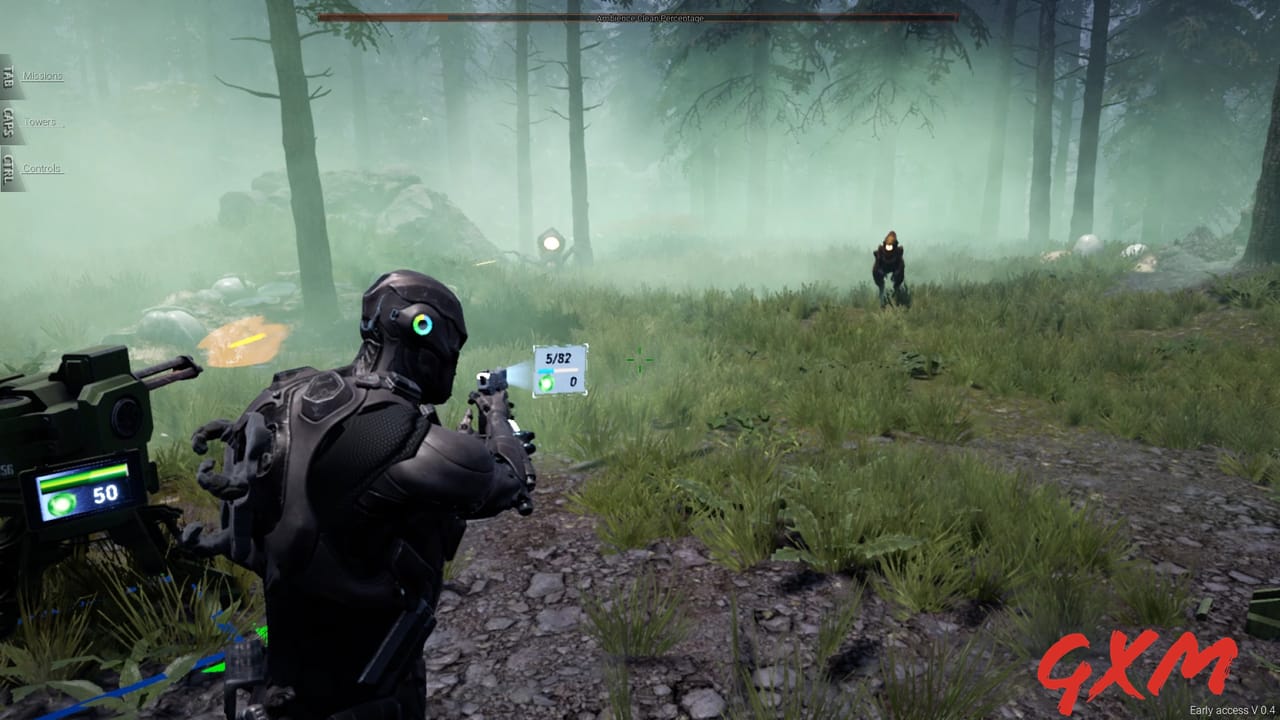Click the glowing lamp among distant trees
This screenshot has height=720, width=1280.
549,243
